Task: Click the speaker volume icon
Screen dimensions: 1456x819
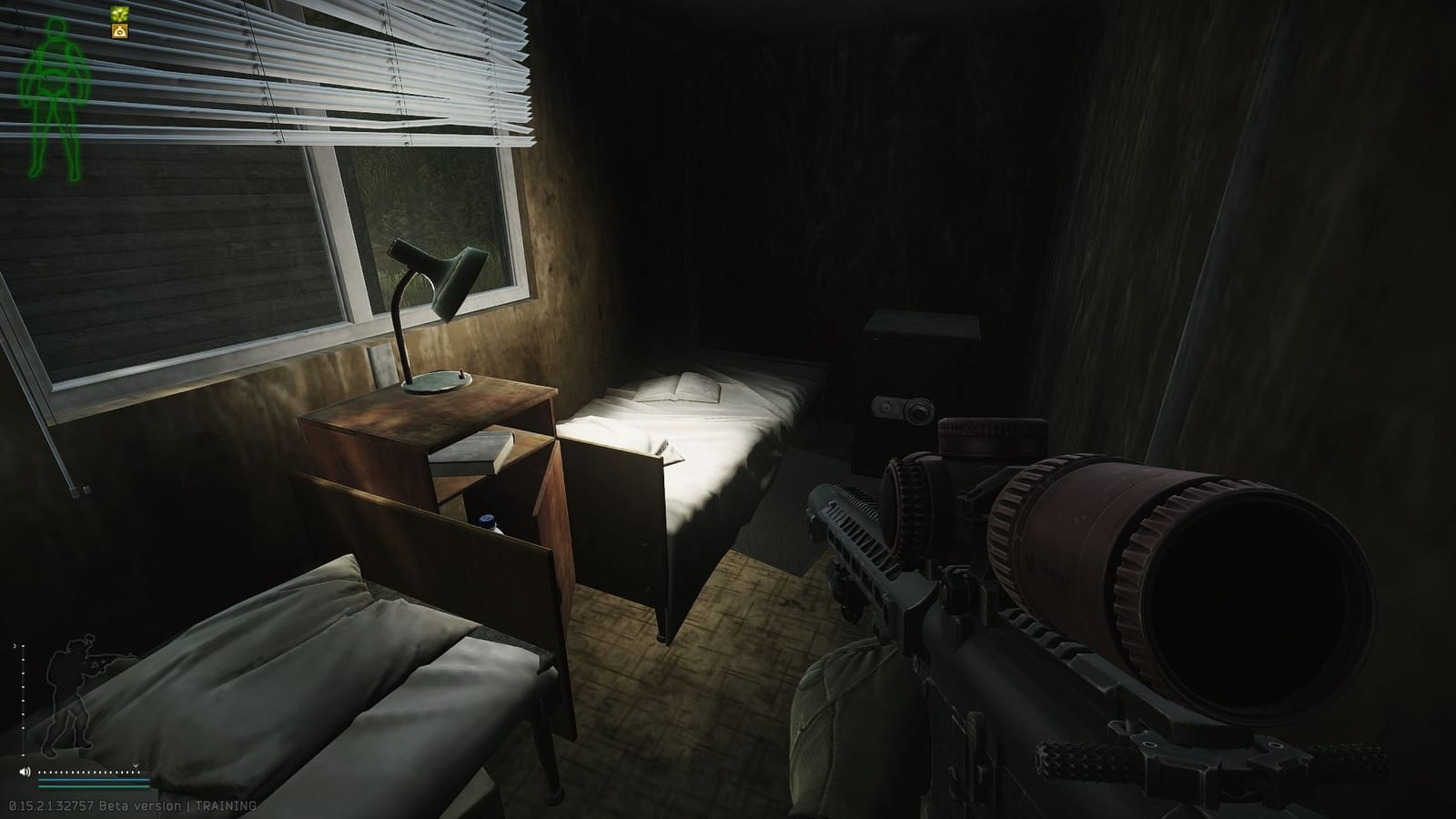Action: [x=25, y=772]
